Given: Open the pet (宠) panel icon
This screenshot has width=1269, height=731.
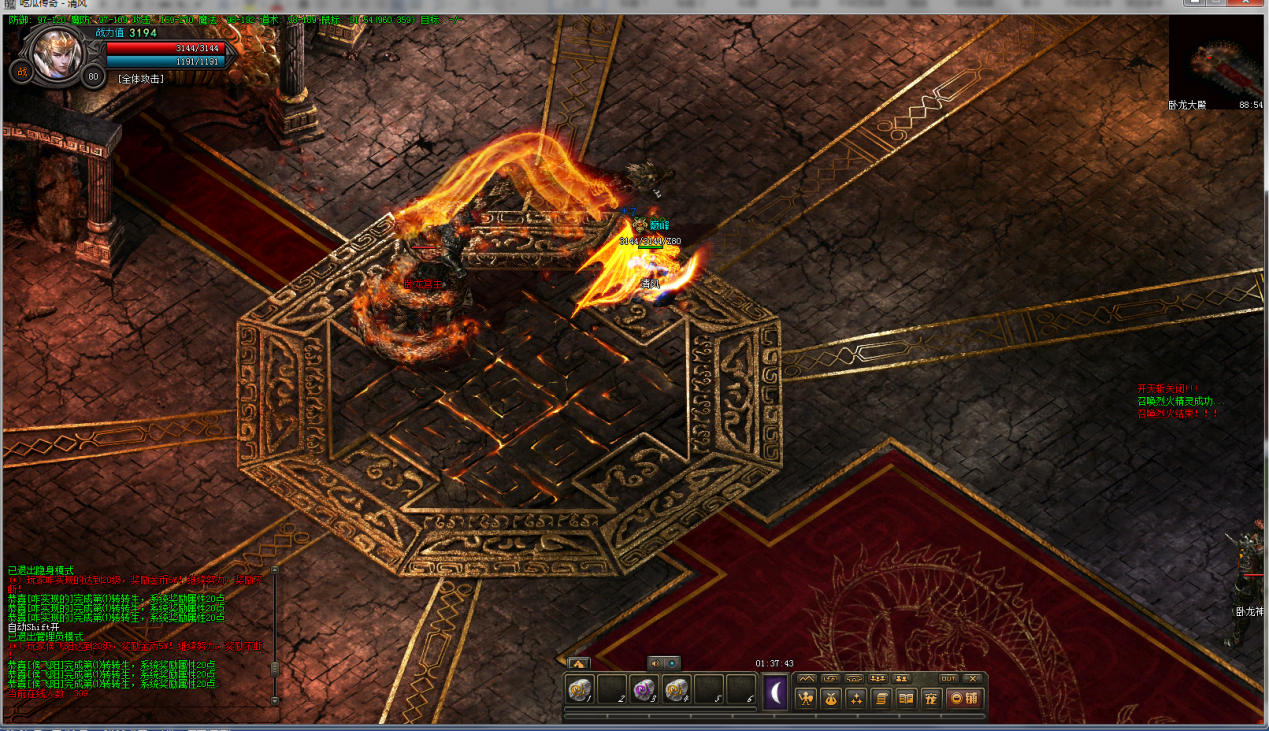Looking at the screenshot, I should click(931, 699).
